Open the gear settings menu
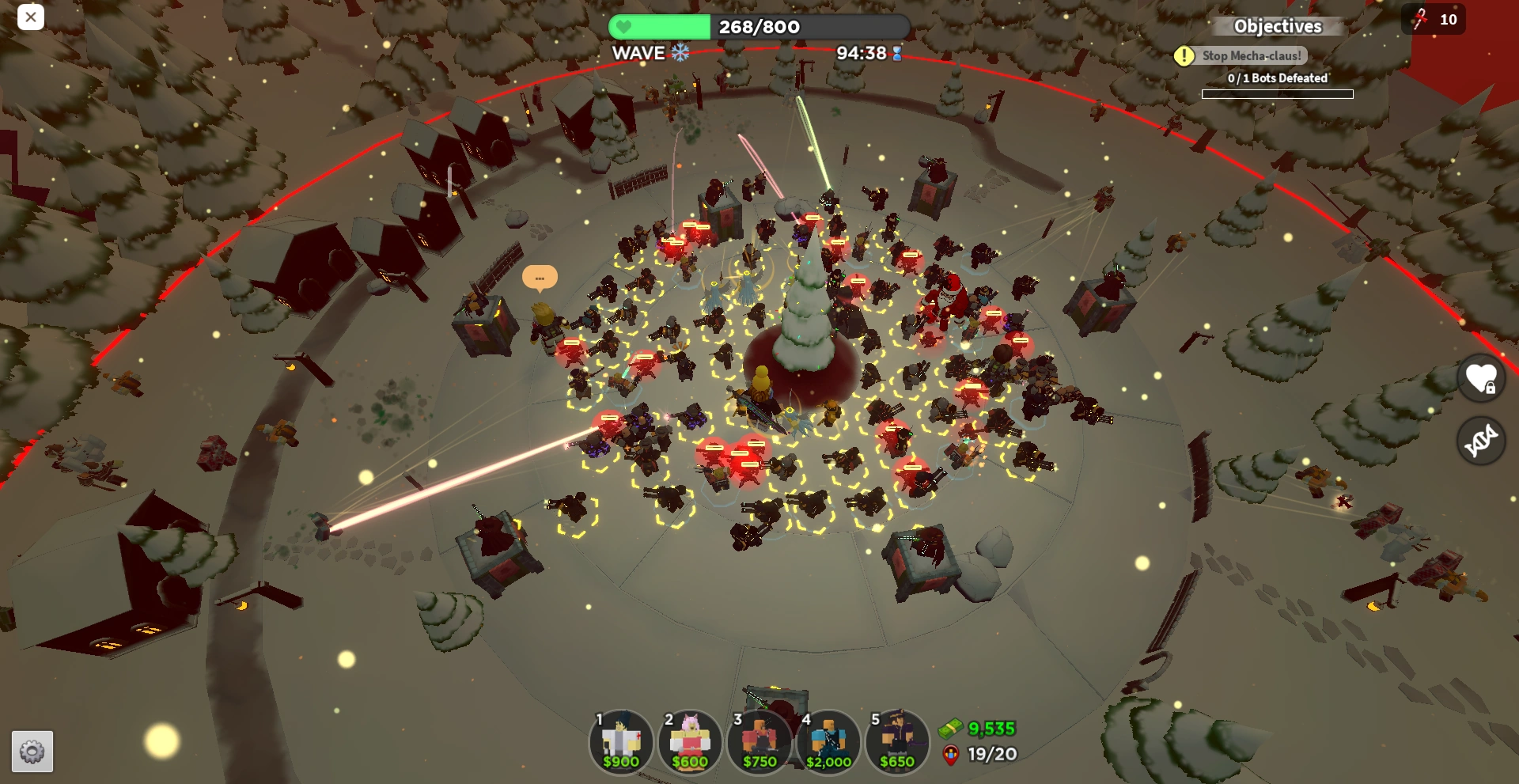 coord(32,751)
